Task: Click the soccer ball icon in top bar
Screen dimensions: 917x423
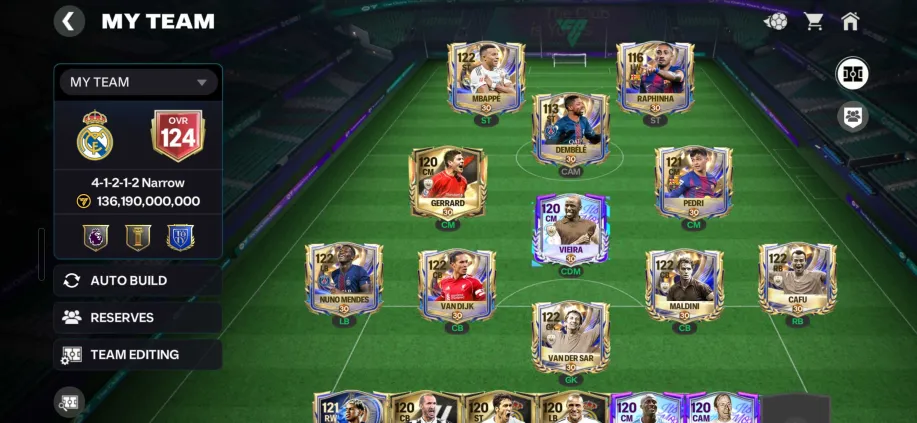Action: tap(775, 21)
